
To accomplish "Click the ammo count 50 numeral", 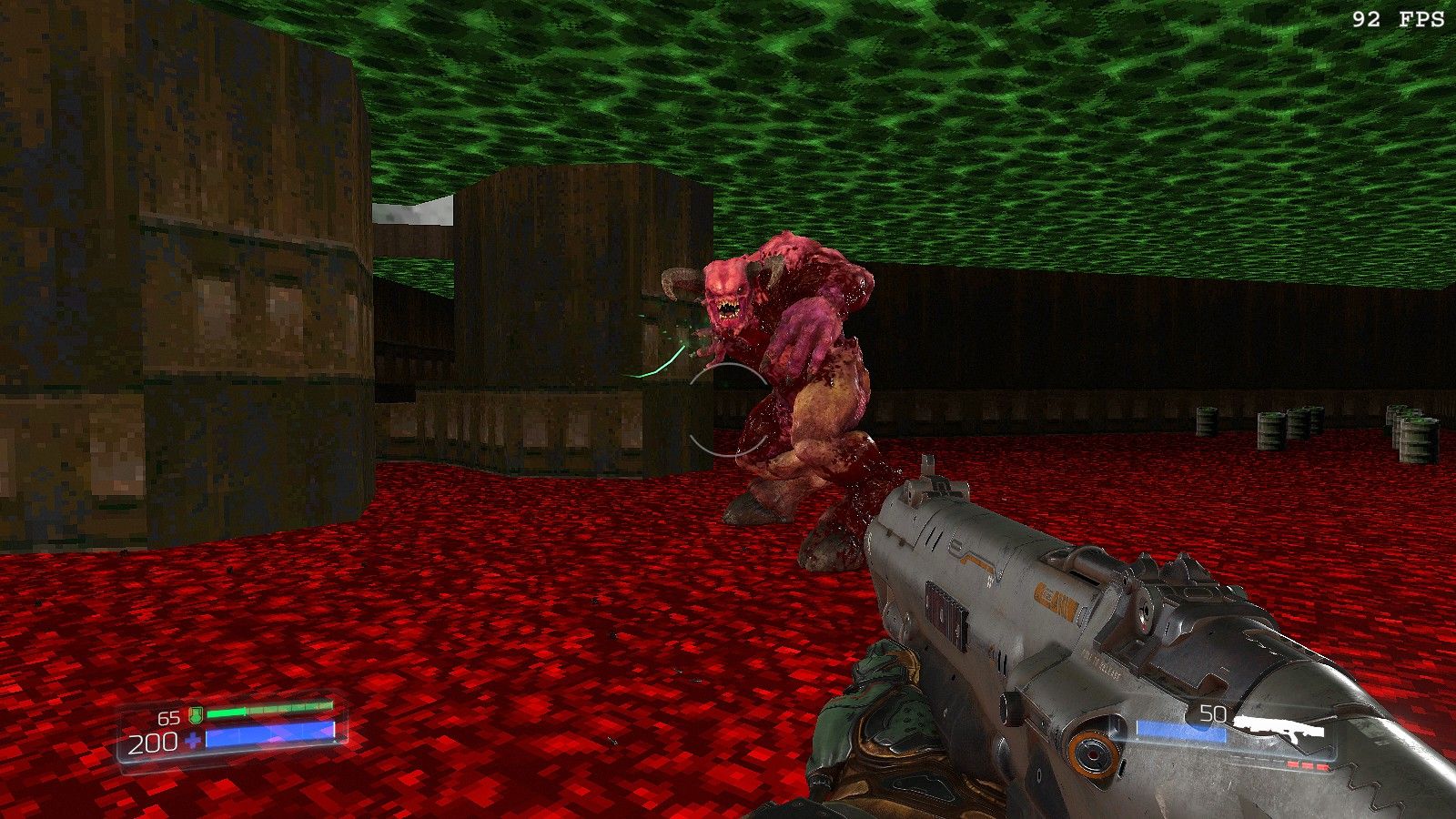I will pos(1212,713).
